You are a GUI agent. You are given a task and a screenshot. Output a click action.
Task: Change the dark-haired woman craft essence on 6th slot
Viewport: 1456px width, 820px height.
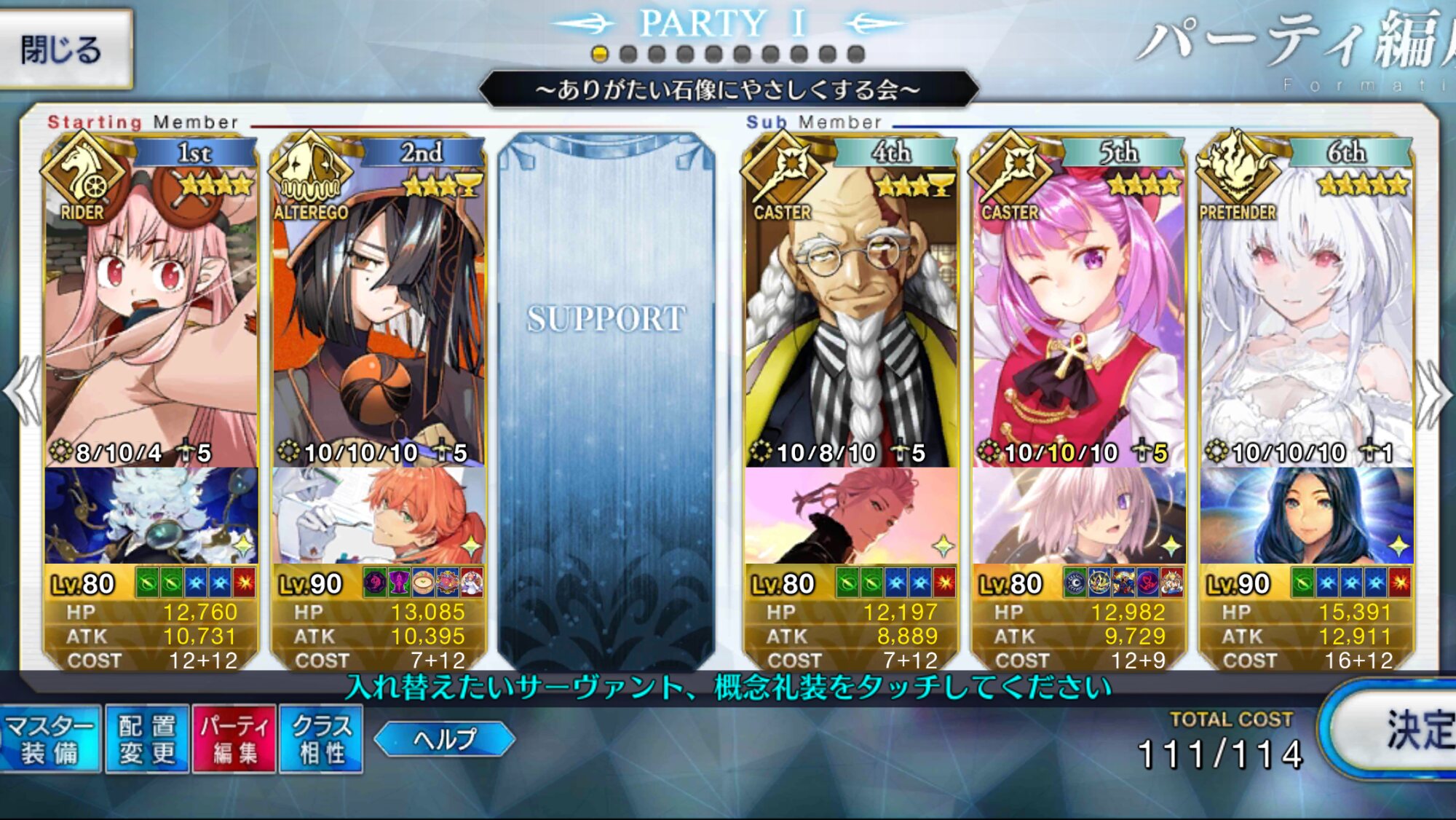pos(1307,516)
